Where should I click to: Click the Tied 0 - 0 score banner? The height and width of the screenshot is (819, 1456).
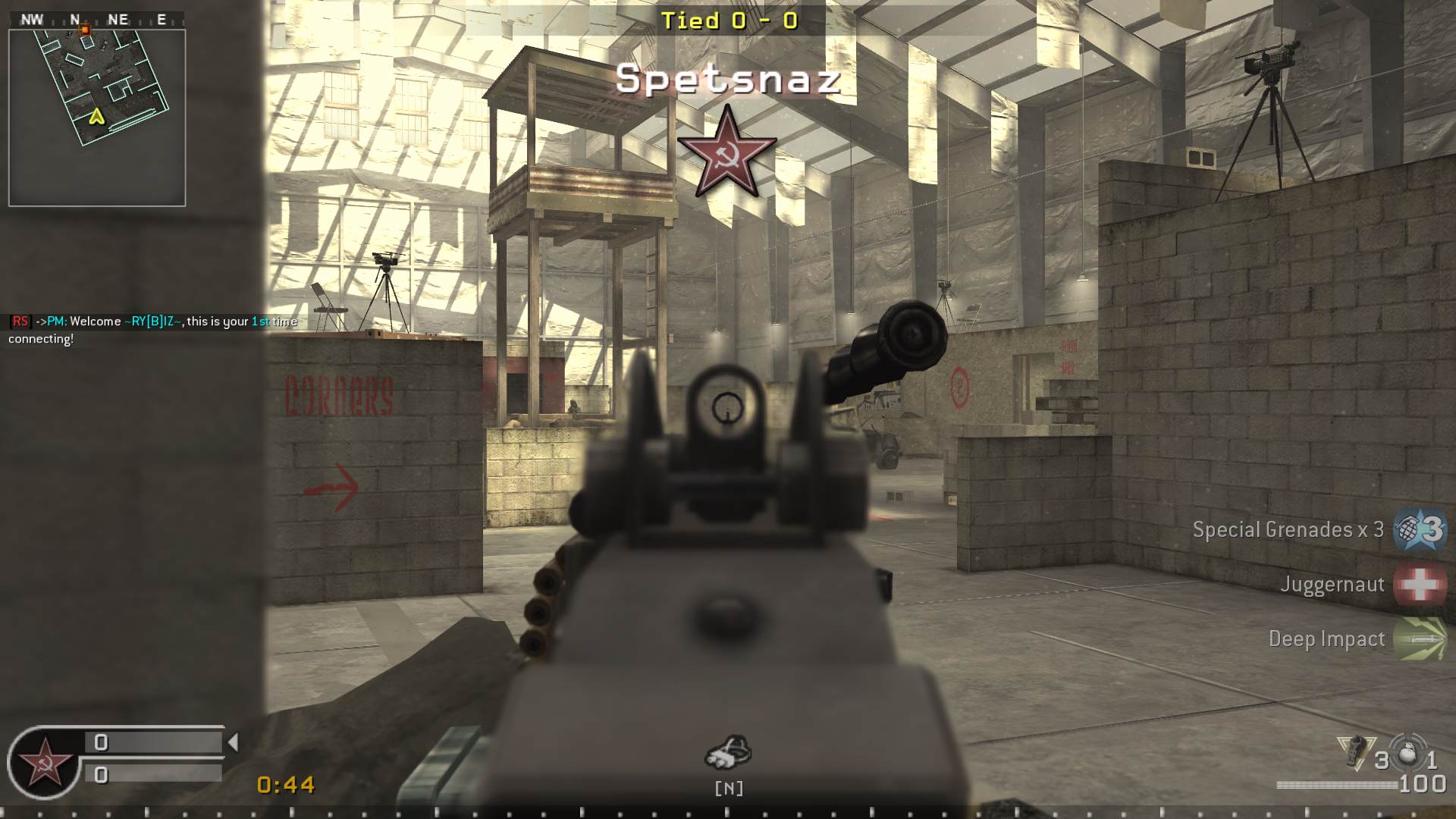point(730,21)
